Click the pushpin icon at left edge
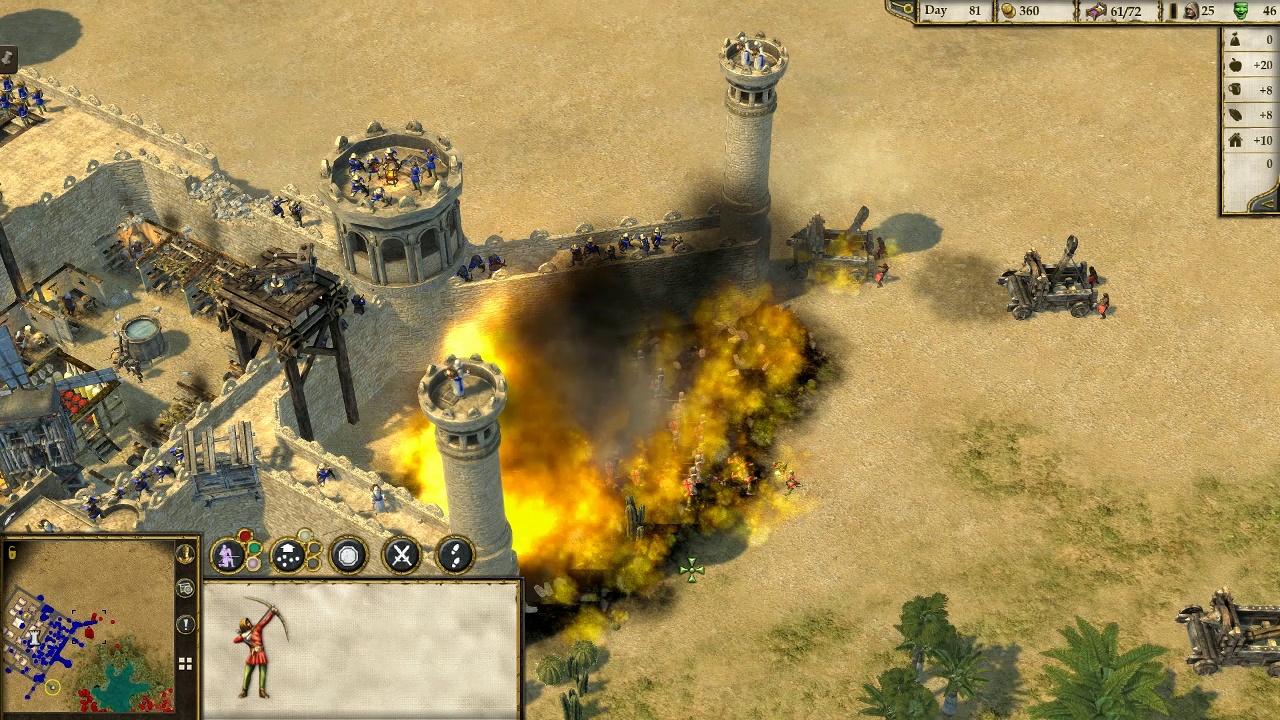Viewport: 1280px width, 720px height. click(6, 58)
